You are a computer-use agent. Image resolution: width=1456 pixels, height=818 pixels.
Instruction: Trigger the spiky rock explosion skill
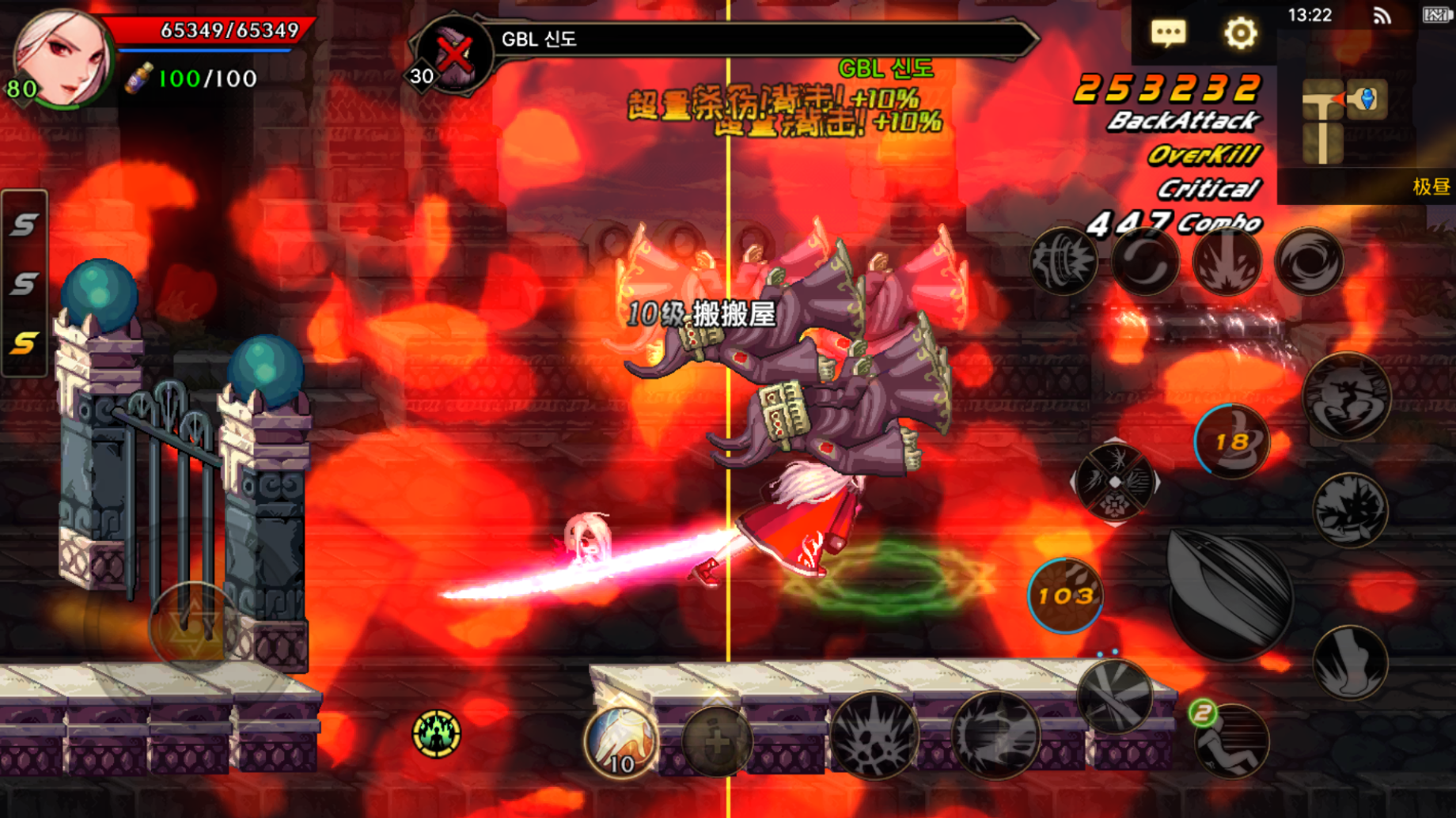(x=874, y=736)
